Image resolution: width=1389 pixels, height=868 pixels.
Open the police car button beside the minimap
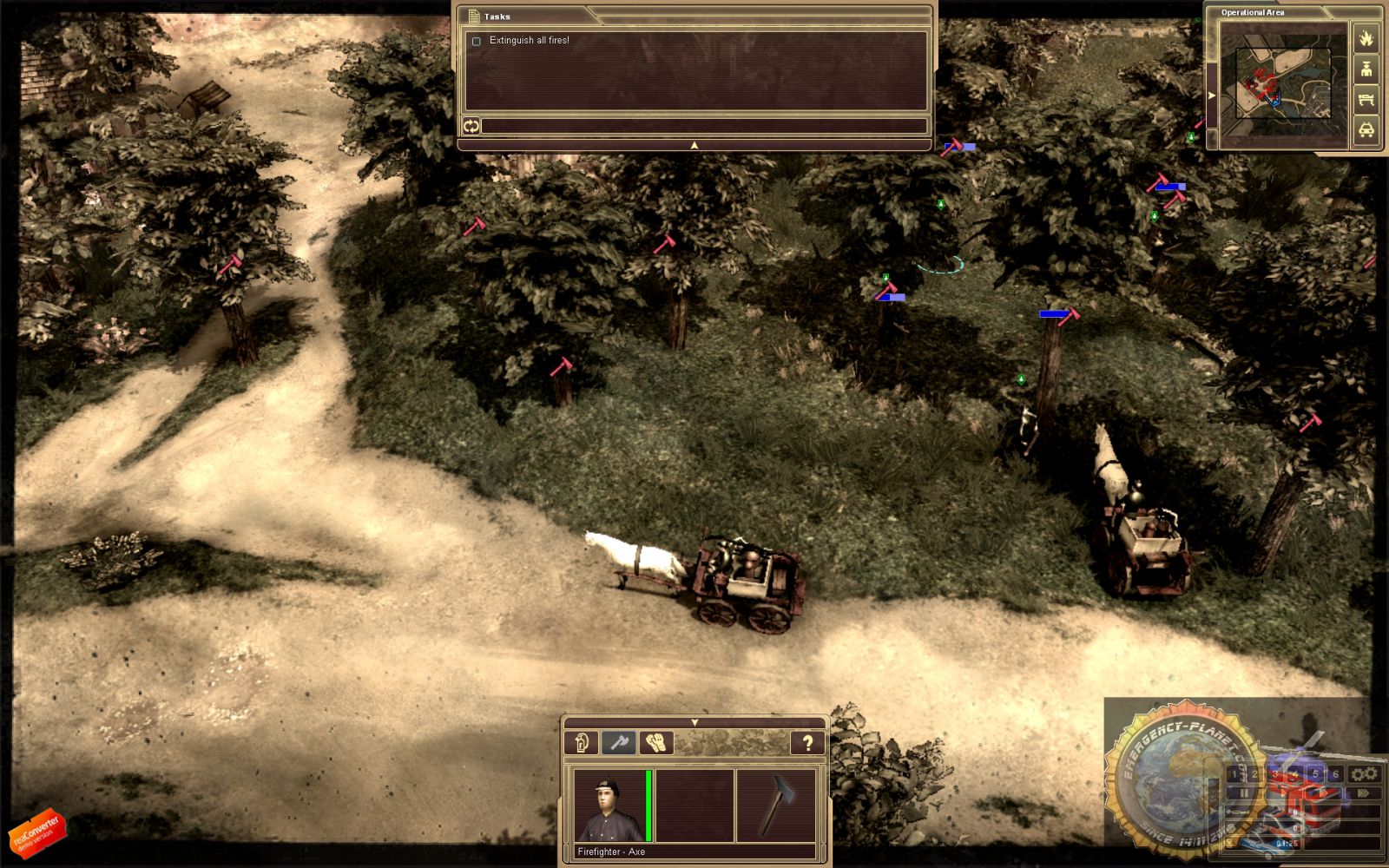click(x=1366, y=130)
